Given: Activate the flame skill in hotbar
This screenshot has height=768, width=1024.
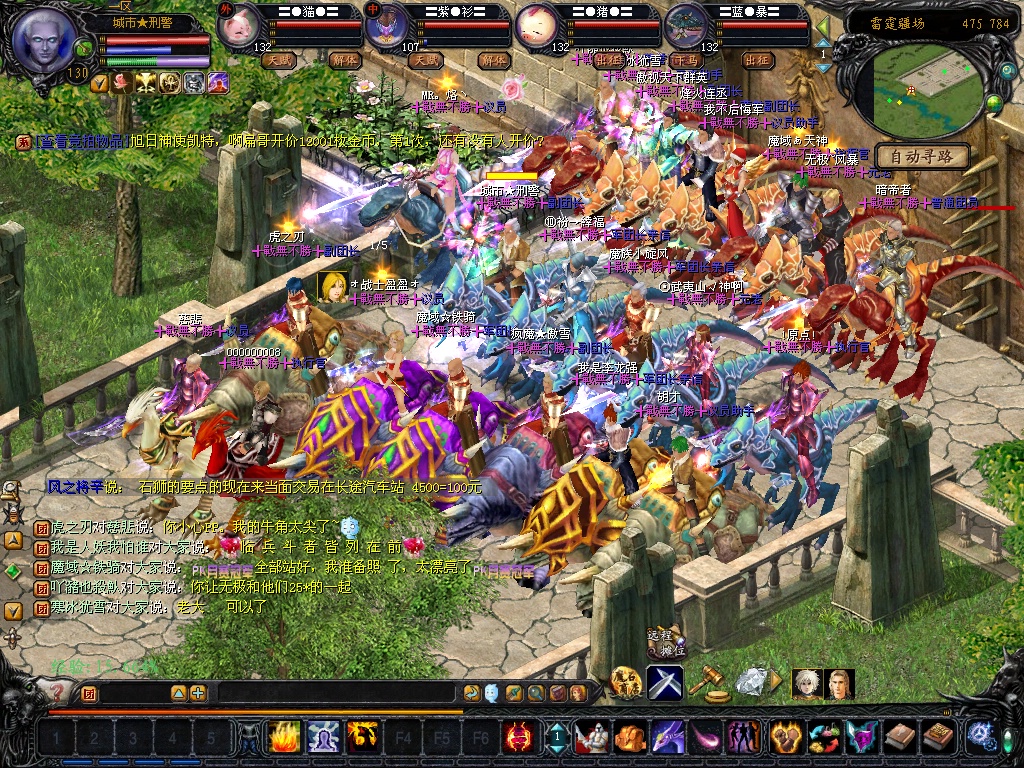Looking at the screenshot, I should [284, 737].
